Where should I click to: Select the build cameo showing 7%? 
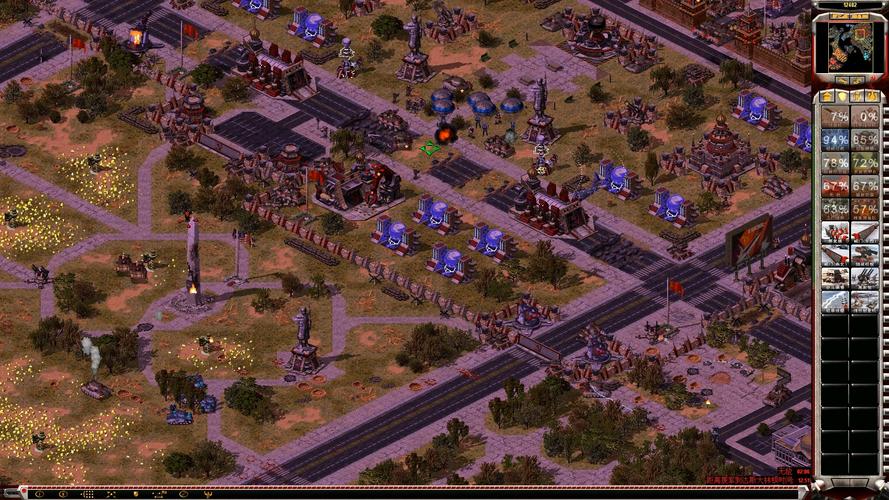835,116
